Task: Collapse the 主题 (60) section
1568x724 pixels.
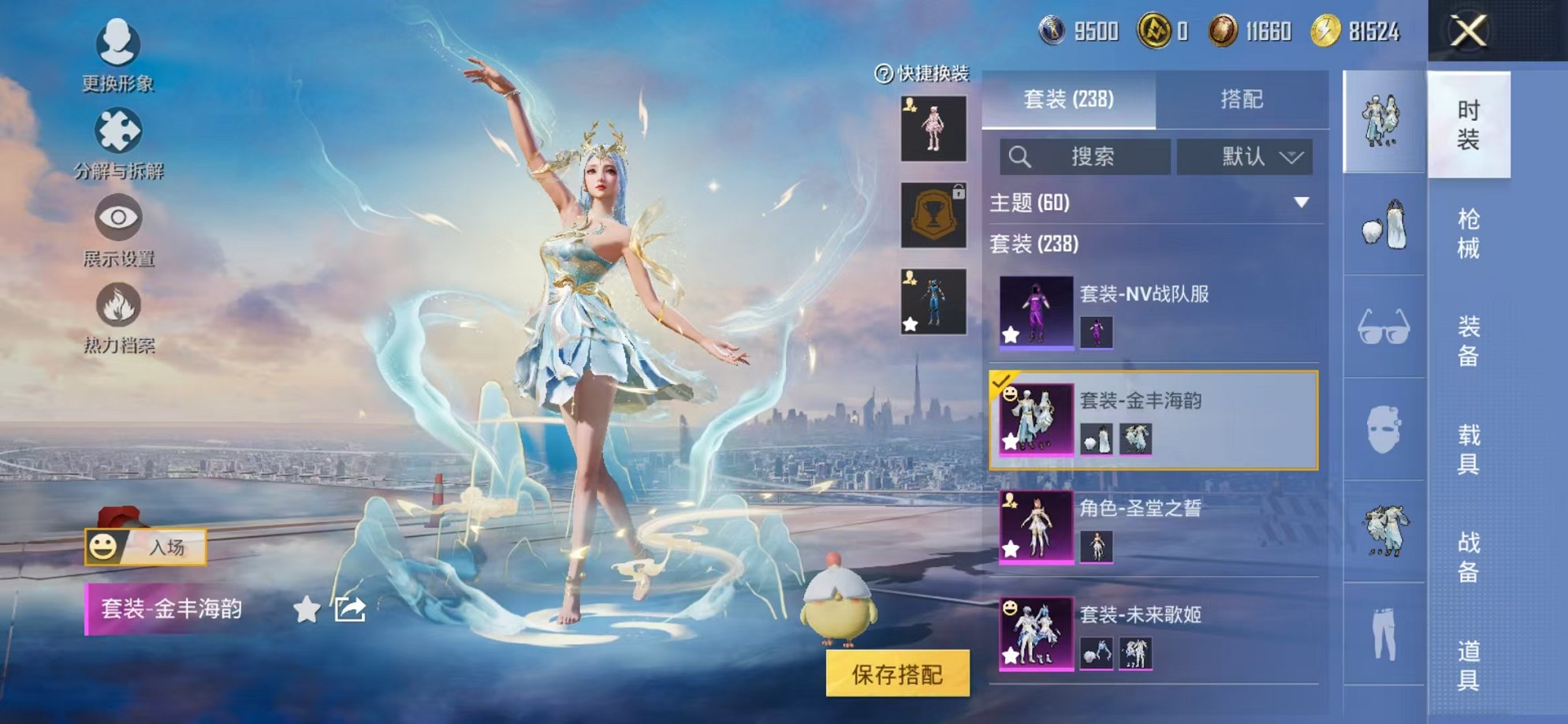Action: 1302,202
